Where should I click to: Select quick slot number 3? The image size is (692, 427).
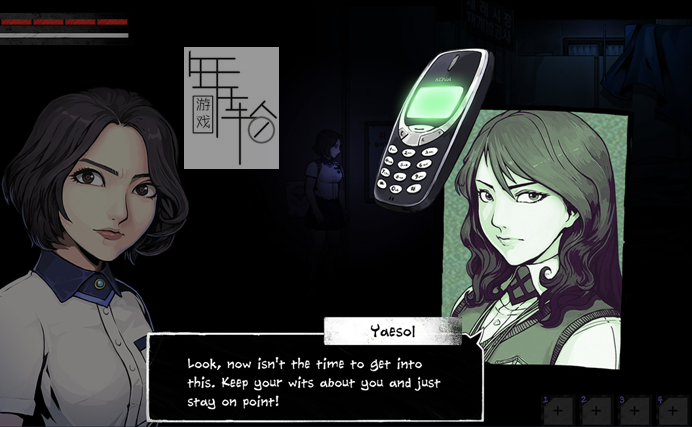pos(633,409)
